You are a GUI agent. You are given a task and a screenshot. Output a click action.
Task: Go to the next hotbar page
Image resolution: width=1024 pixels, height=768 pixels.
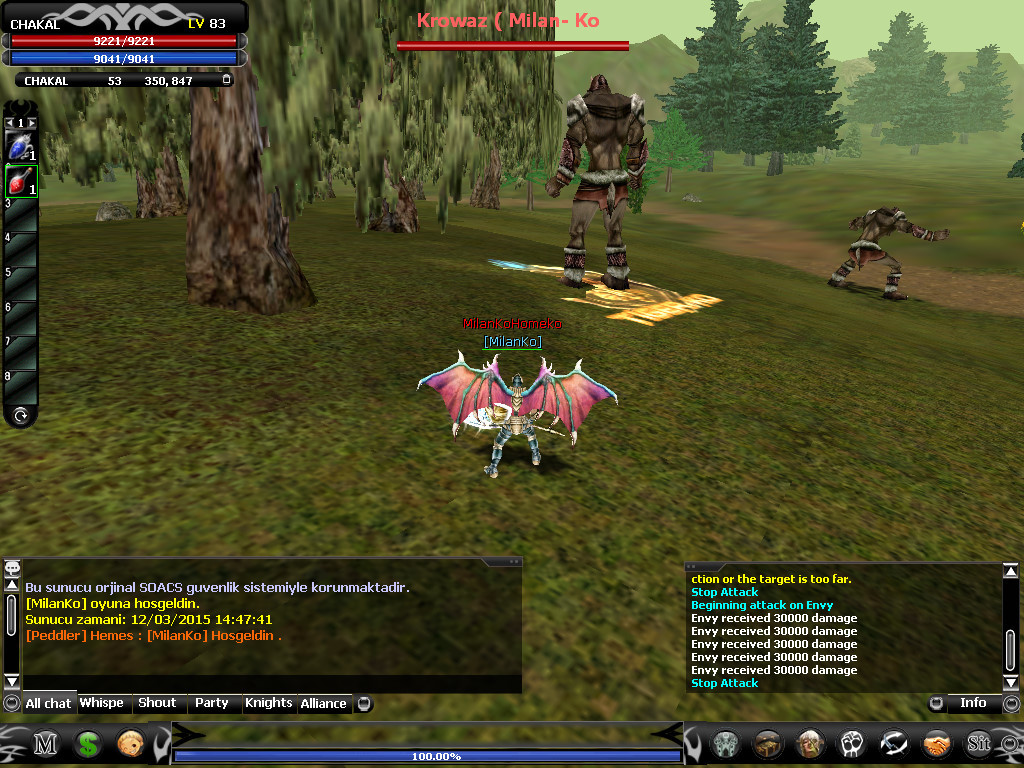coord(32,123)
